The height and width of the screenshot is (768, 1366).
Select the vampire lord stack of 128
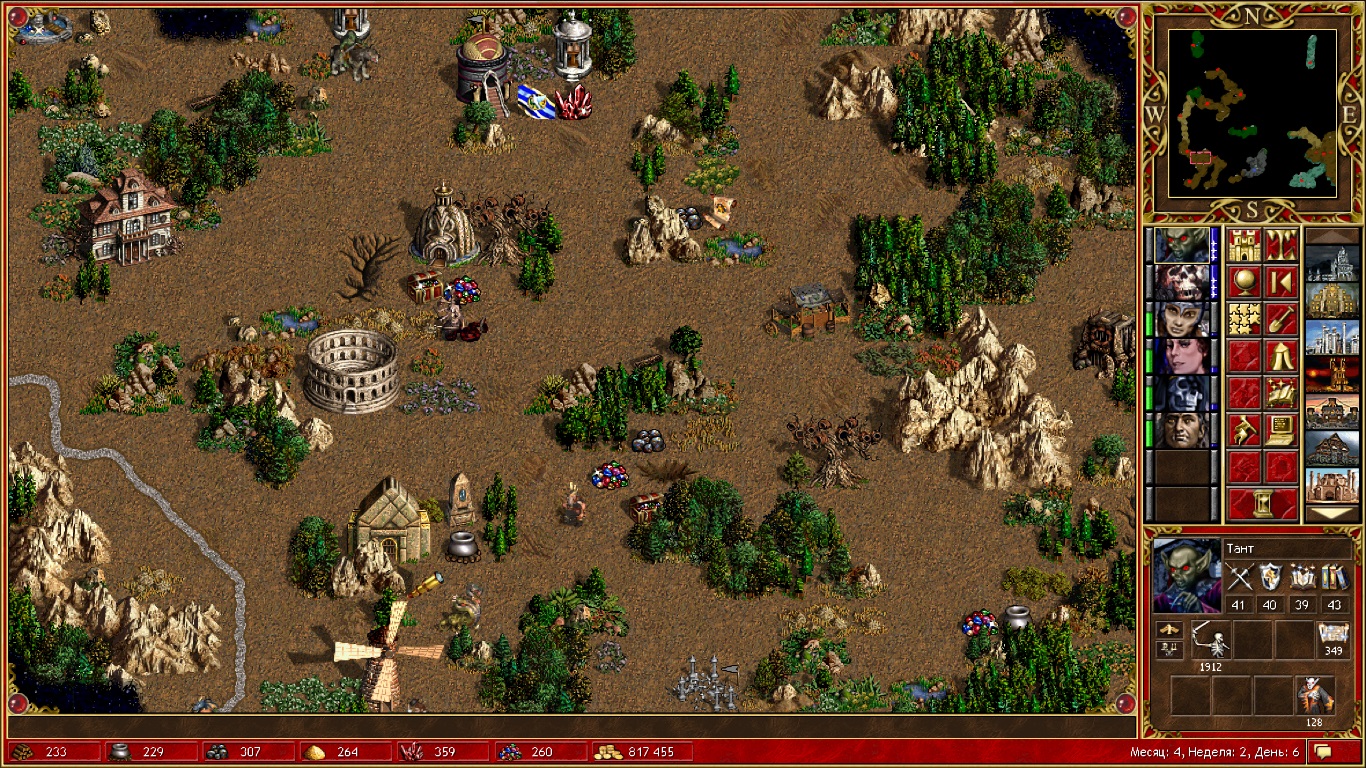point(1313,695)
